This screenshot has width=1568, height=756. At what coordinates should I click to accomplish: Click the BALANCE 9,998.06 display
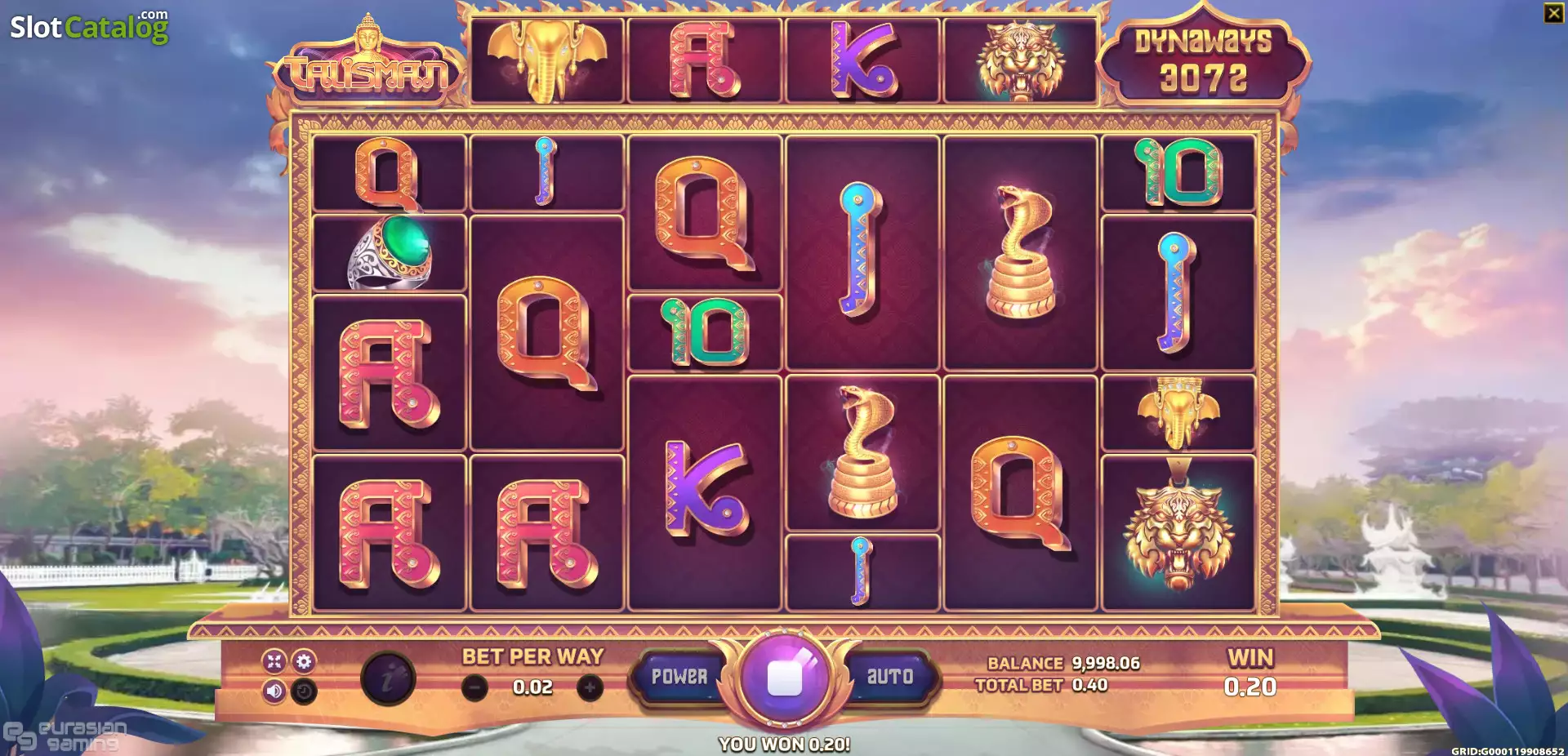(1060, 665)
